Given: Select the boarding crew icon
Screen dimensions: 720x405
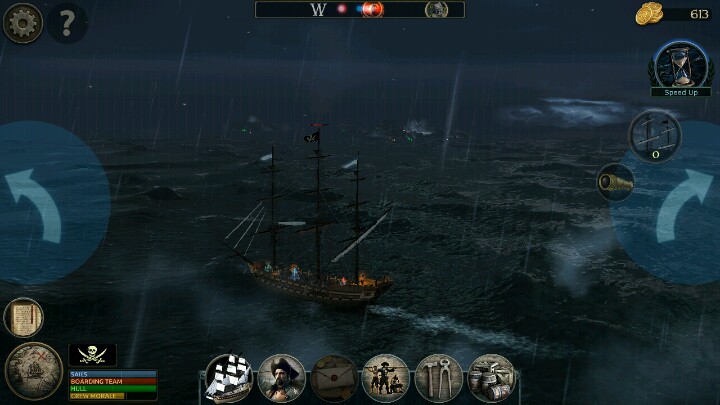Looking at the screenshot, I should (386, 378).
